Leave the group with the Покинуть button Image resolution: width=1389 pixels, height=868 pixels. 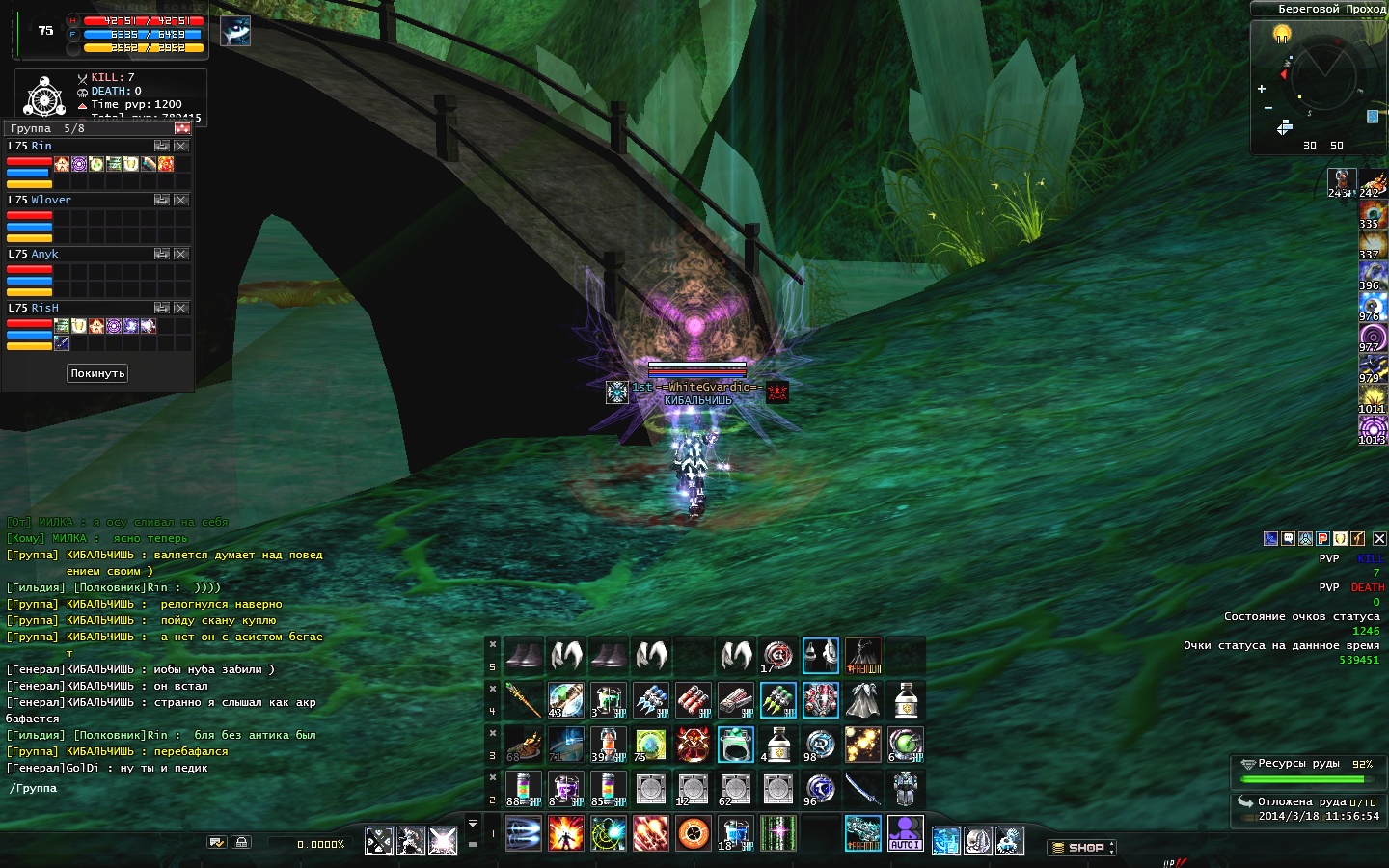click(x=97, y=373)
